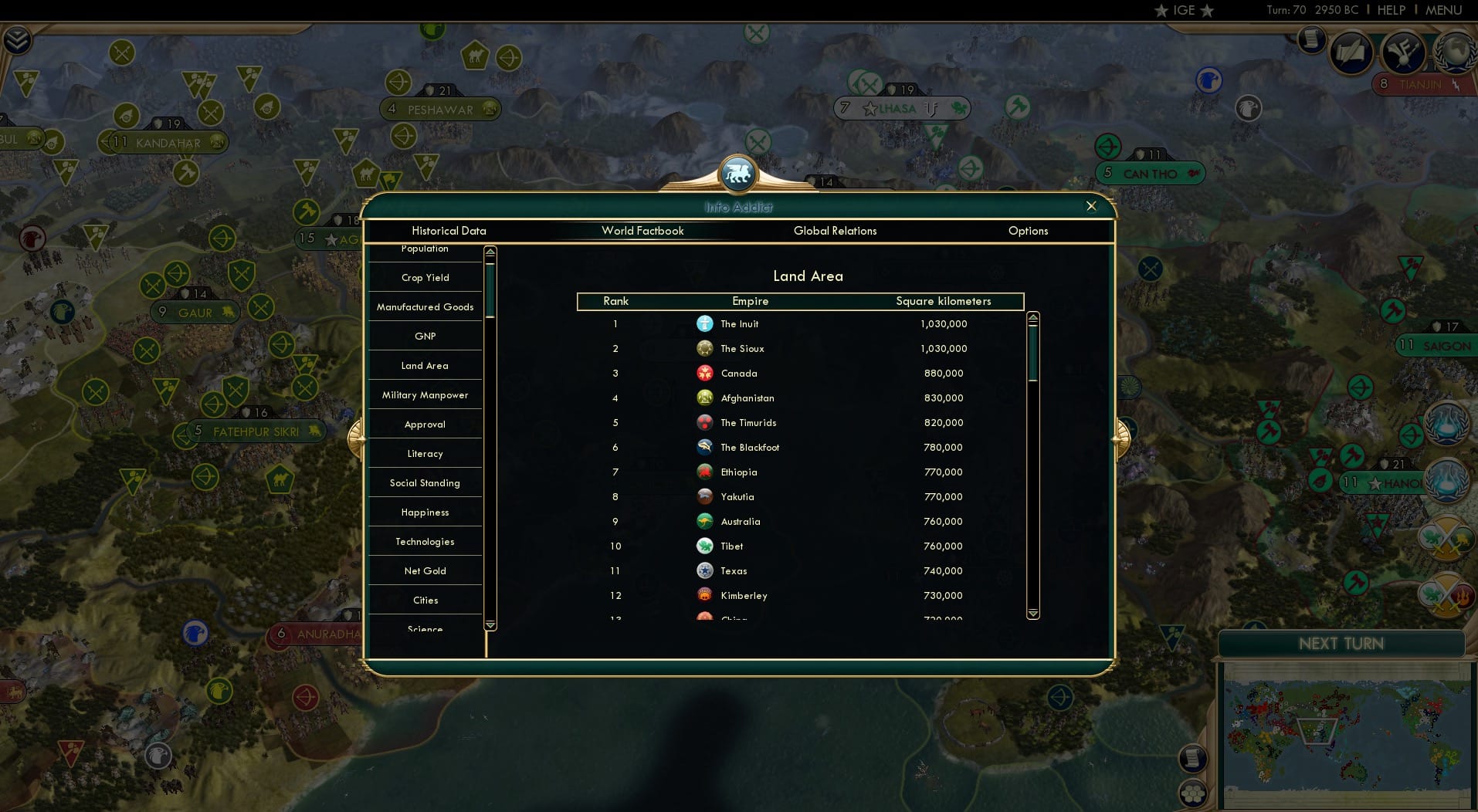The height and width of the screenshot is (812, 1478).
Task: Click the Yakutia empire icon
Action: (705, 496)
